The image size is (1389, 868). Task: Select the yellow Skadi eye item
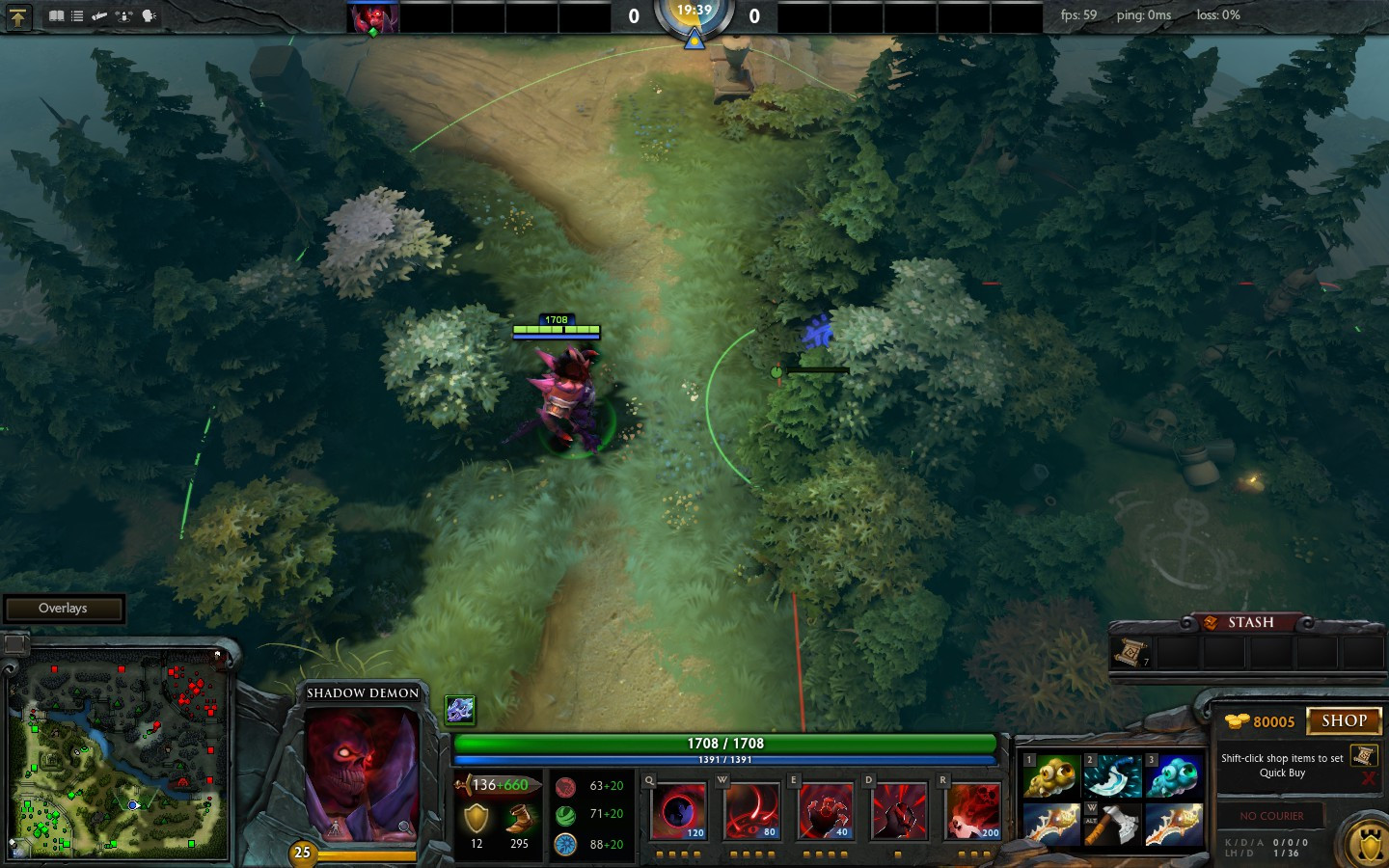[1050, 776]
